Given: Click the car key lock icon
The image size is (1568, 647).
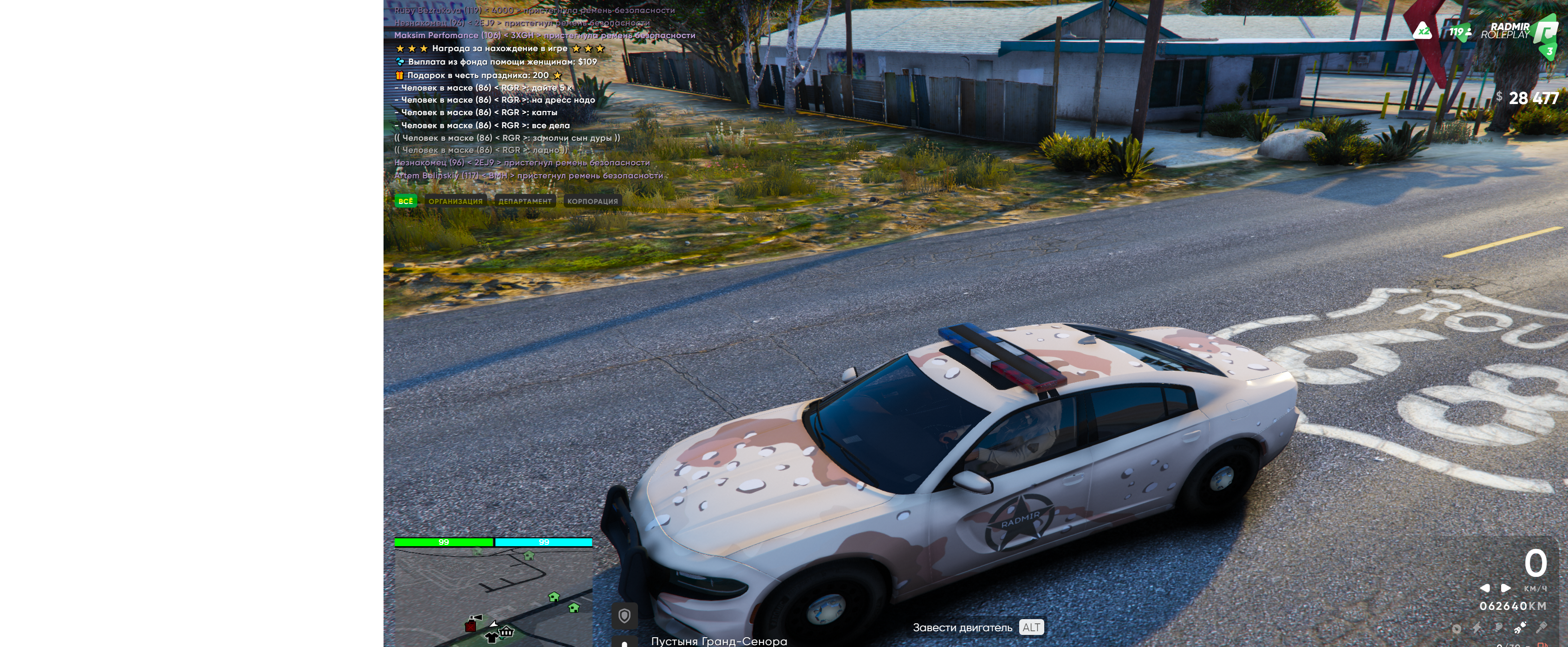Looking at the screenshot, I should coord(1541,627).
